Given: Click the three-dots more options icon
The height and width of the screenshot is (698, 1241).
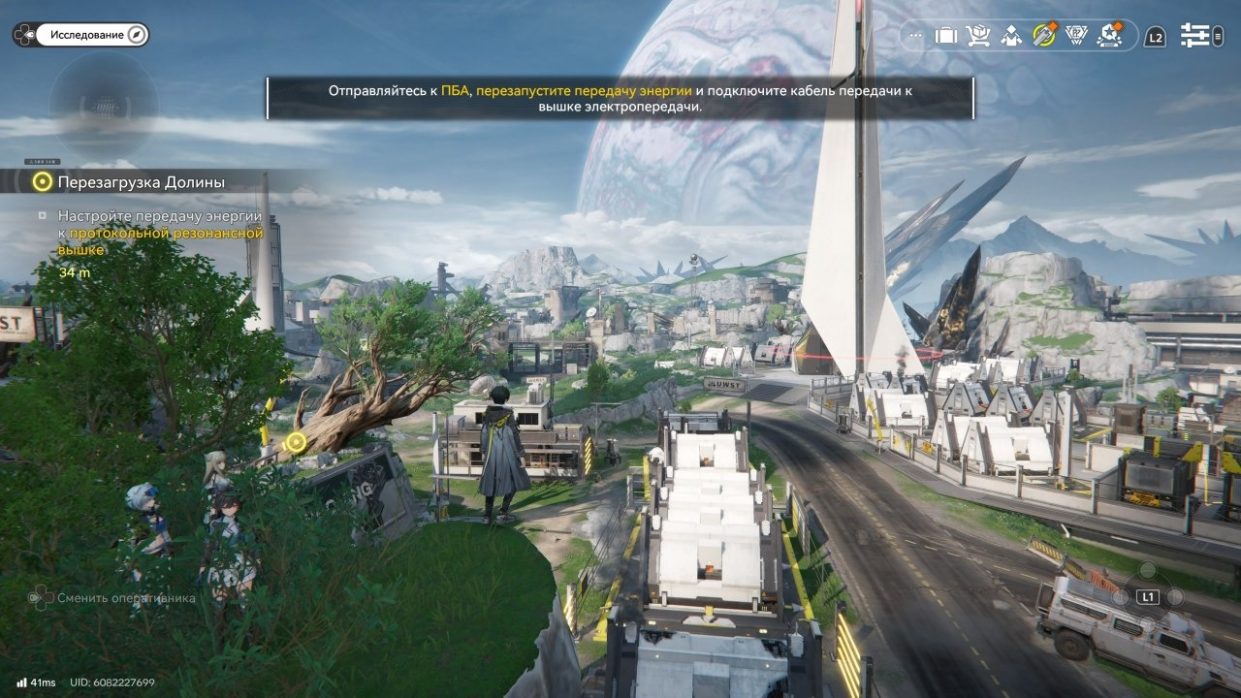Looking at the screenshot, I should 915,36.
